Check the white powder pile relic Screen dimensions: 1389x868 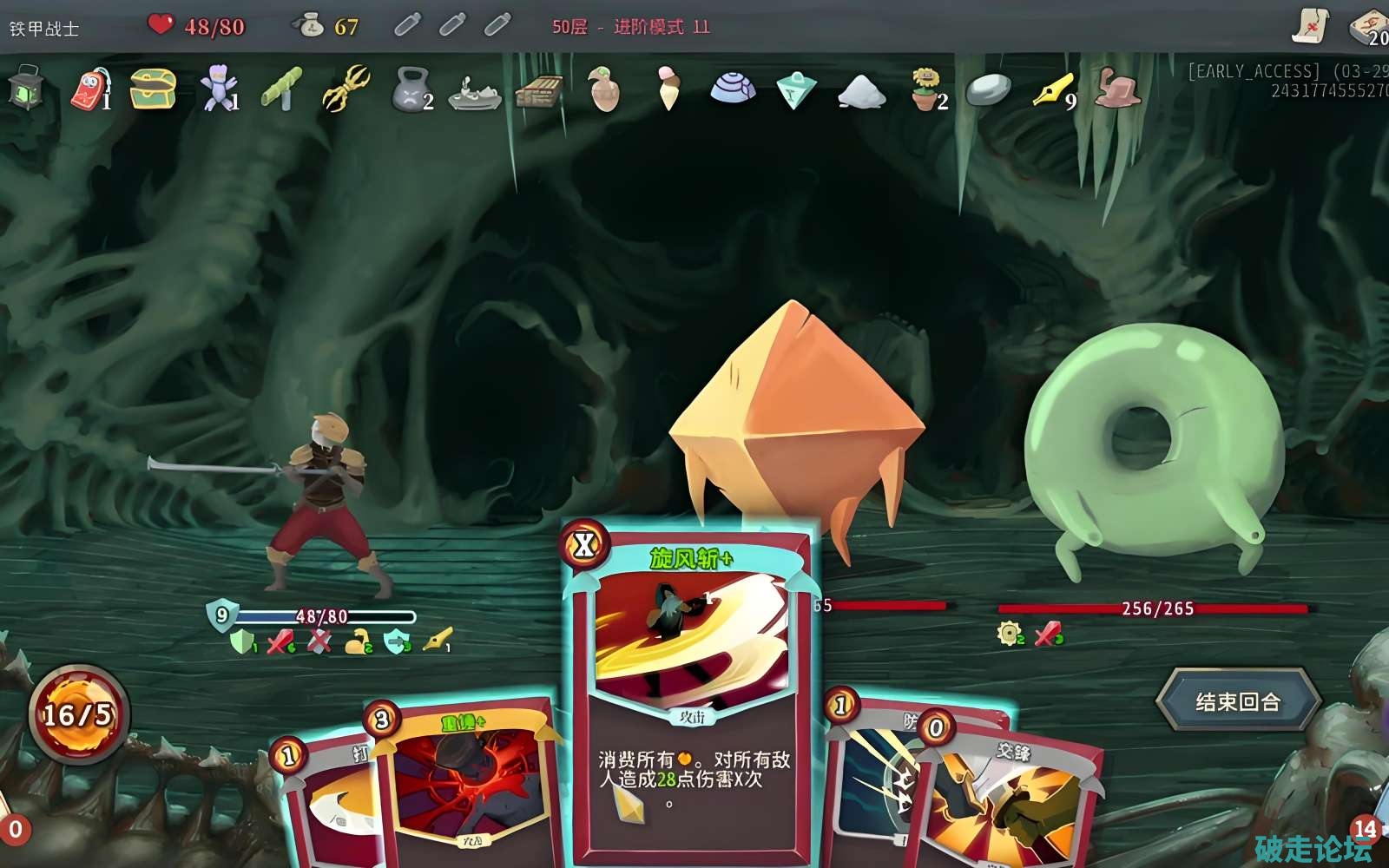pos(861,89)
